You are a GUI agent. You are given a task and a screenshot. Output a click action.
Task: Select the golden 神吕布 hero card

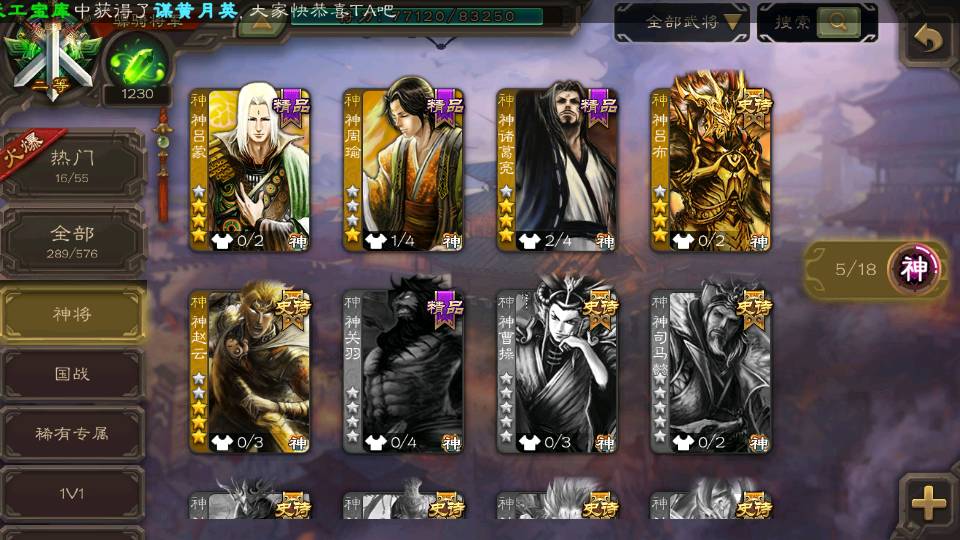pos(711,170)
